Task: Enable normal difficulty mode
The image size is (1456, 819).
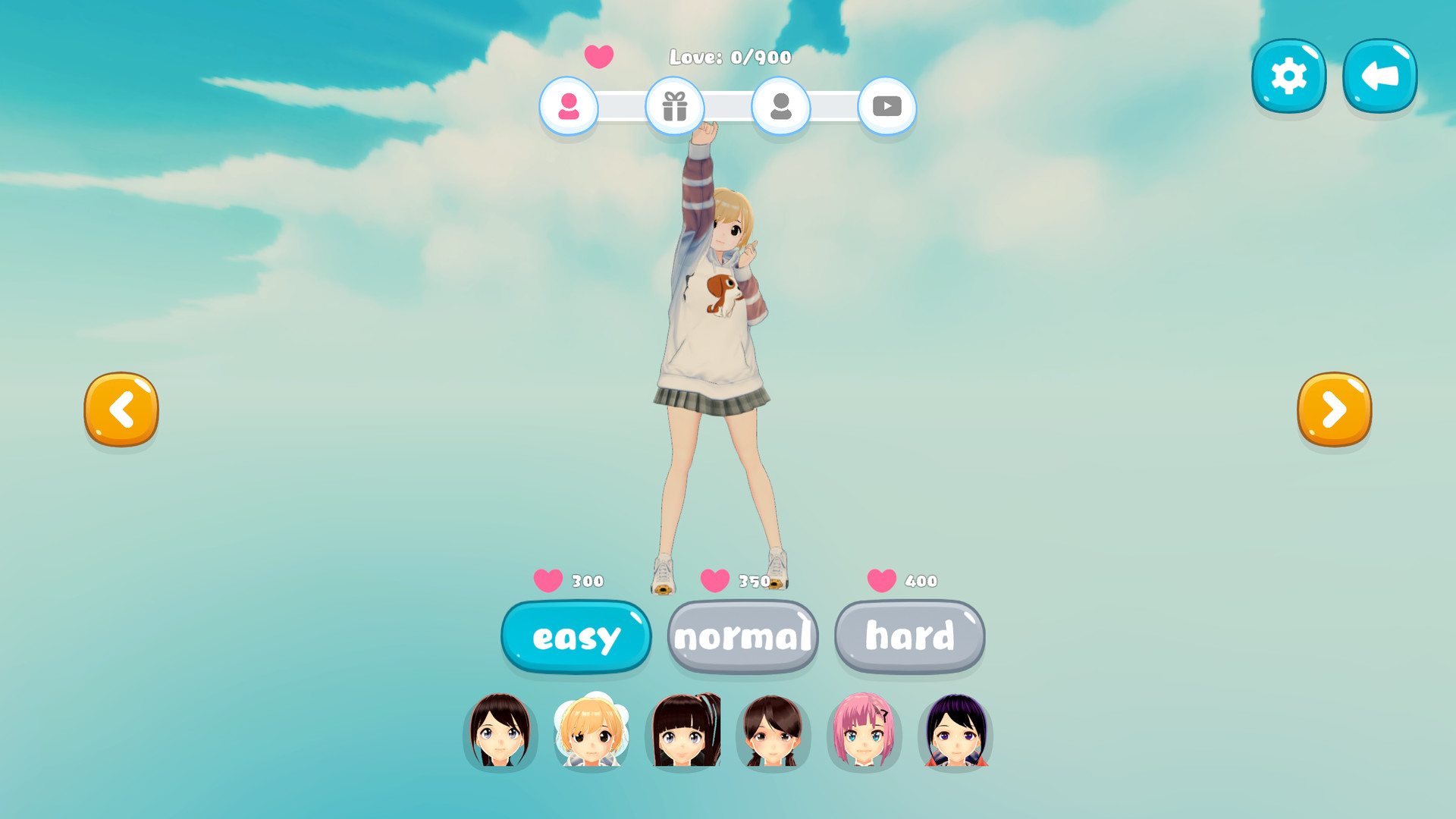Action: pyautogui.click(x=742, y=637)
